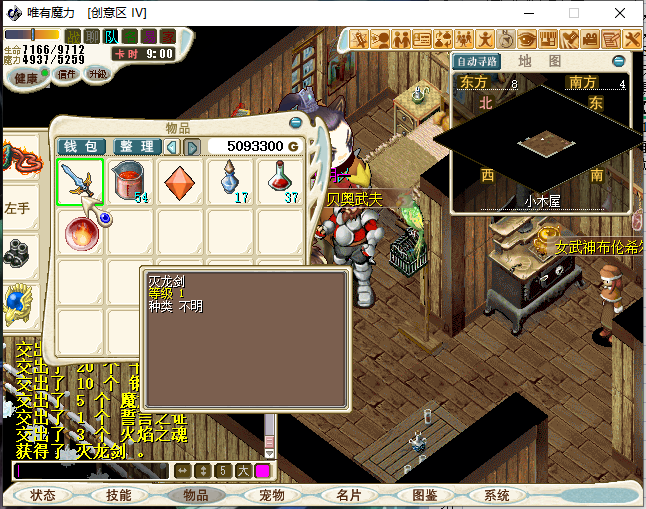This screenshot has height=509, width=646.
Task: Select the 灭龙剑 sword slot
Action: [80, 182]
